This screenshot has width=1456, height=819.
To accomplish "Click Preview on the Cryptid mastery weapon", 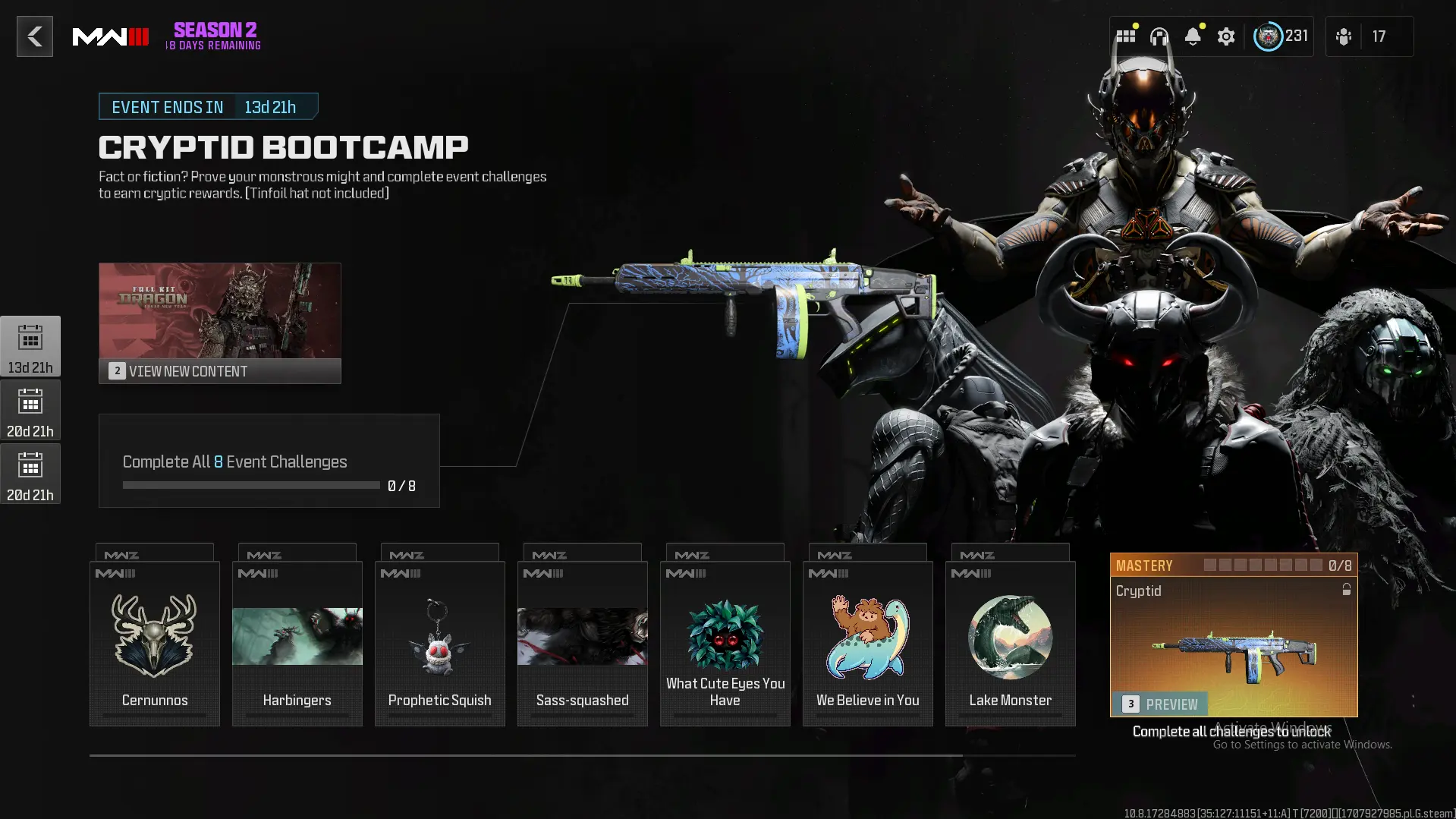I will click(x=1161, y=704).
